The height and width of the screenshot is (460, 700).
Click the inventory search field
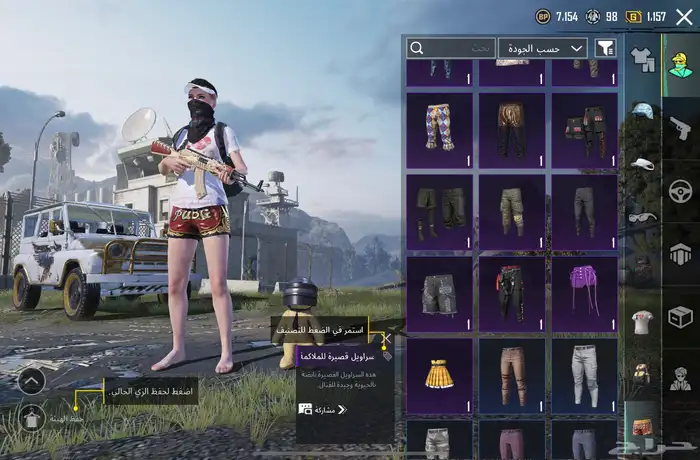click(451, 48)
